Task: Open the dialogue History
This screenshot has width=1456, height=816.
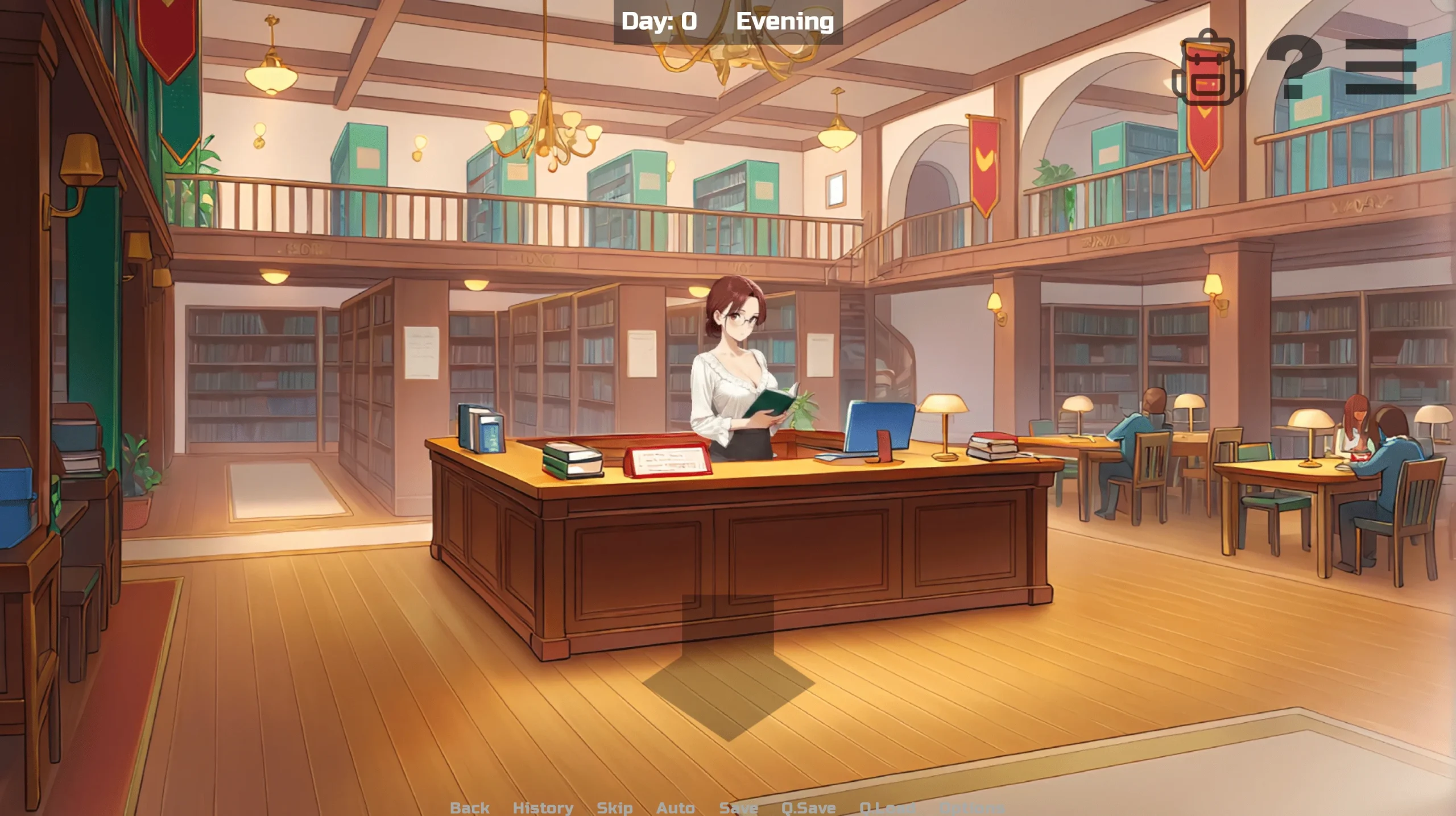Action: pyautogui.click(x=543, y=807)
